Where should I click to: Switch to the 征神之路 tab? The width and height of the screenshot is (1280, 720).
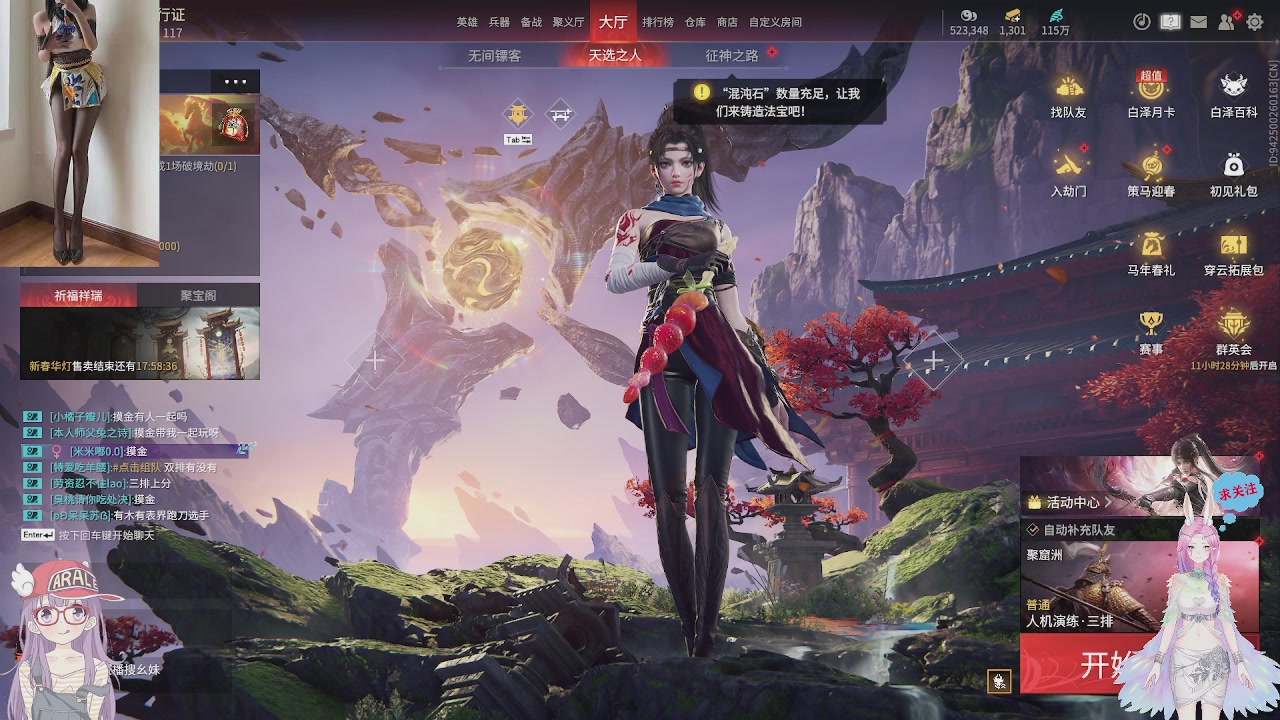pos(732,56)
